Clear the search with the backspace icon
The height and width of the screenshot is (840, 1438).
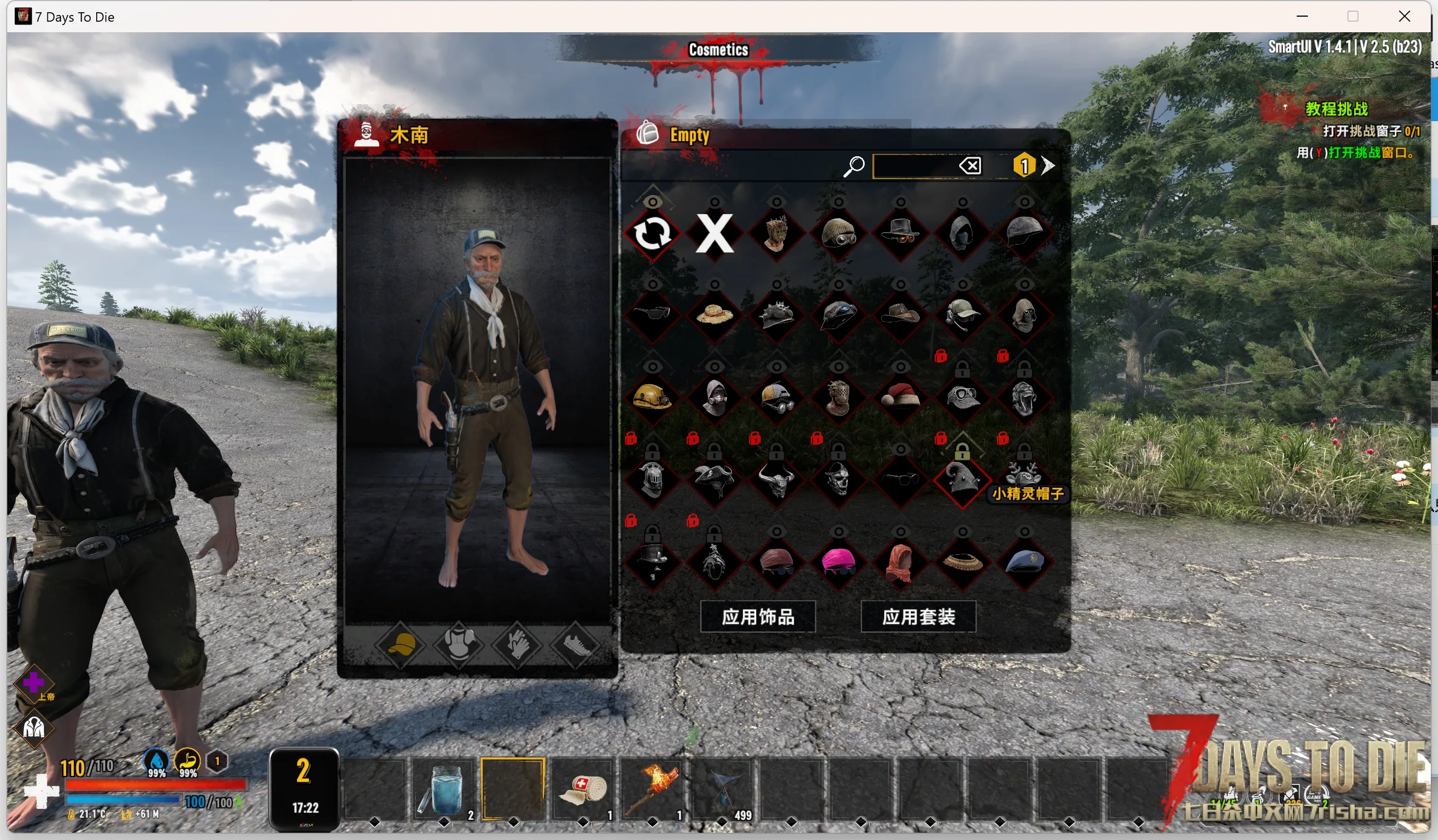coord(969,166)
